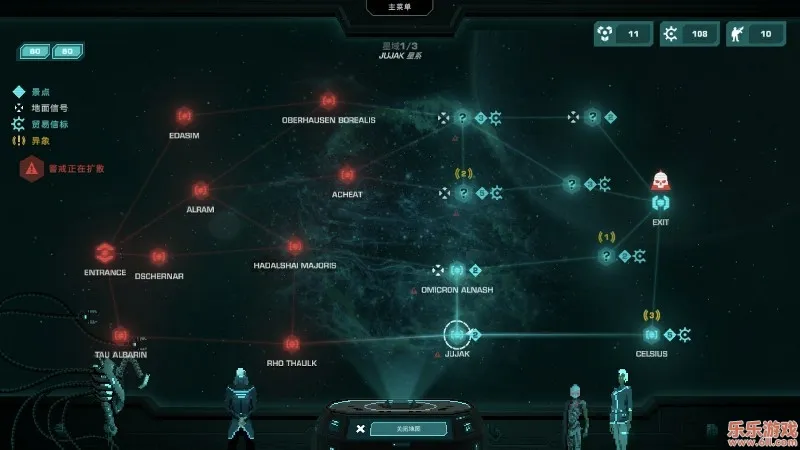Select the CELSIUS system node
Viewport: 800px width, 450px height.
[x=652, y=334]
